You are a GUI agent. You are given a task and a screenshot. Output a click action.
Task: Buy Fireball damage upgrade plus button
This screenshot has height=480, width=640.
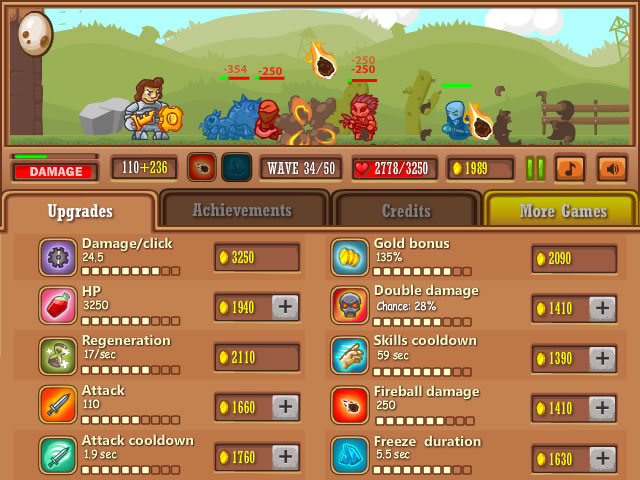pos(602,407)
